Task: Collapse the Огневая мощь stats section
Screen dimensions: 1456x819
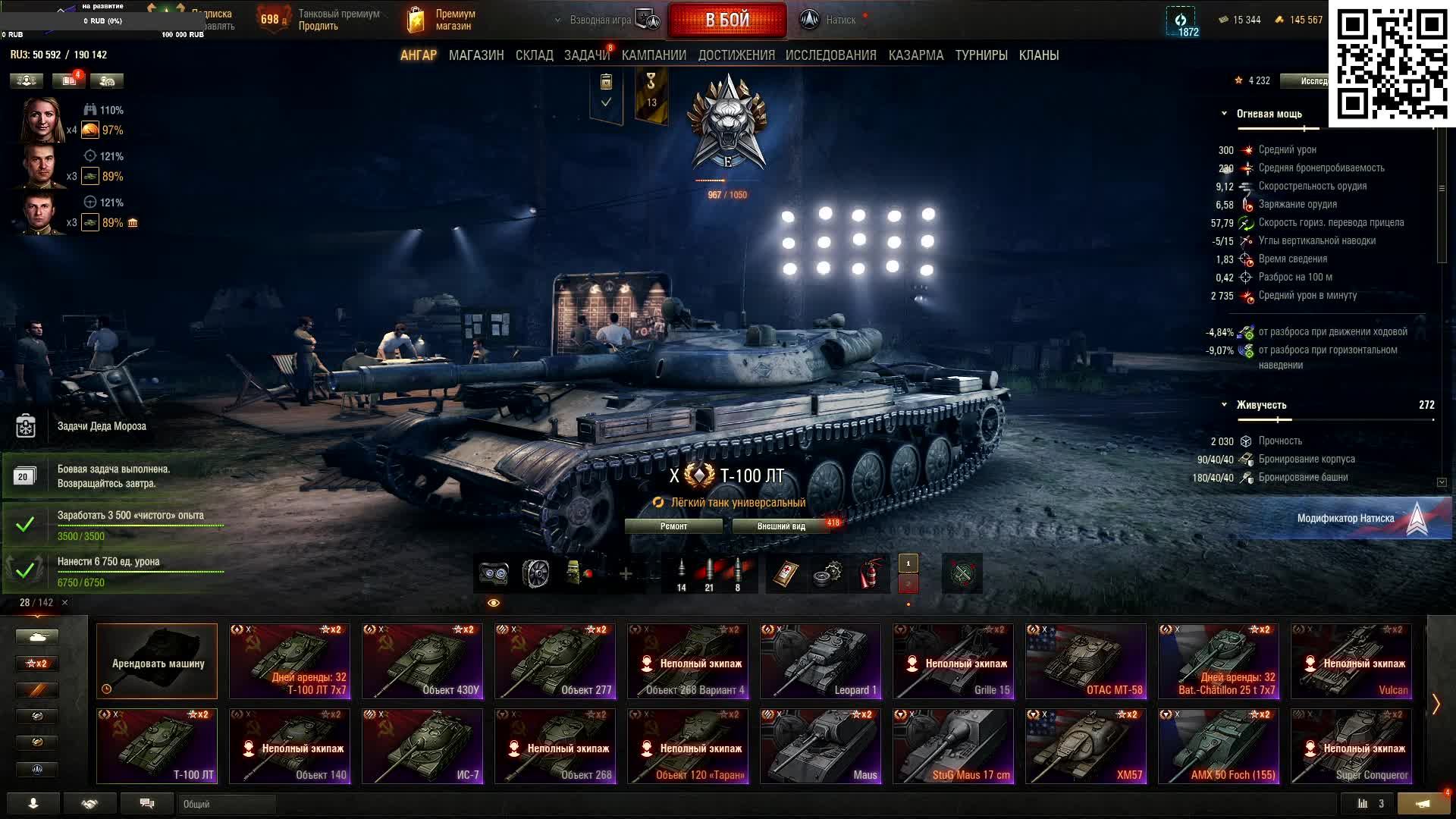Action: pyautogui.click(x=1224, y=114)
